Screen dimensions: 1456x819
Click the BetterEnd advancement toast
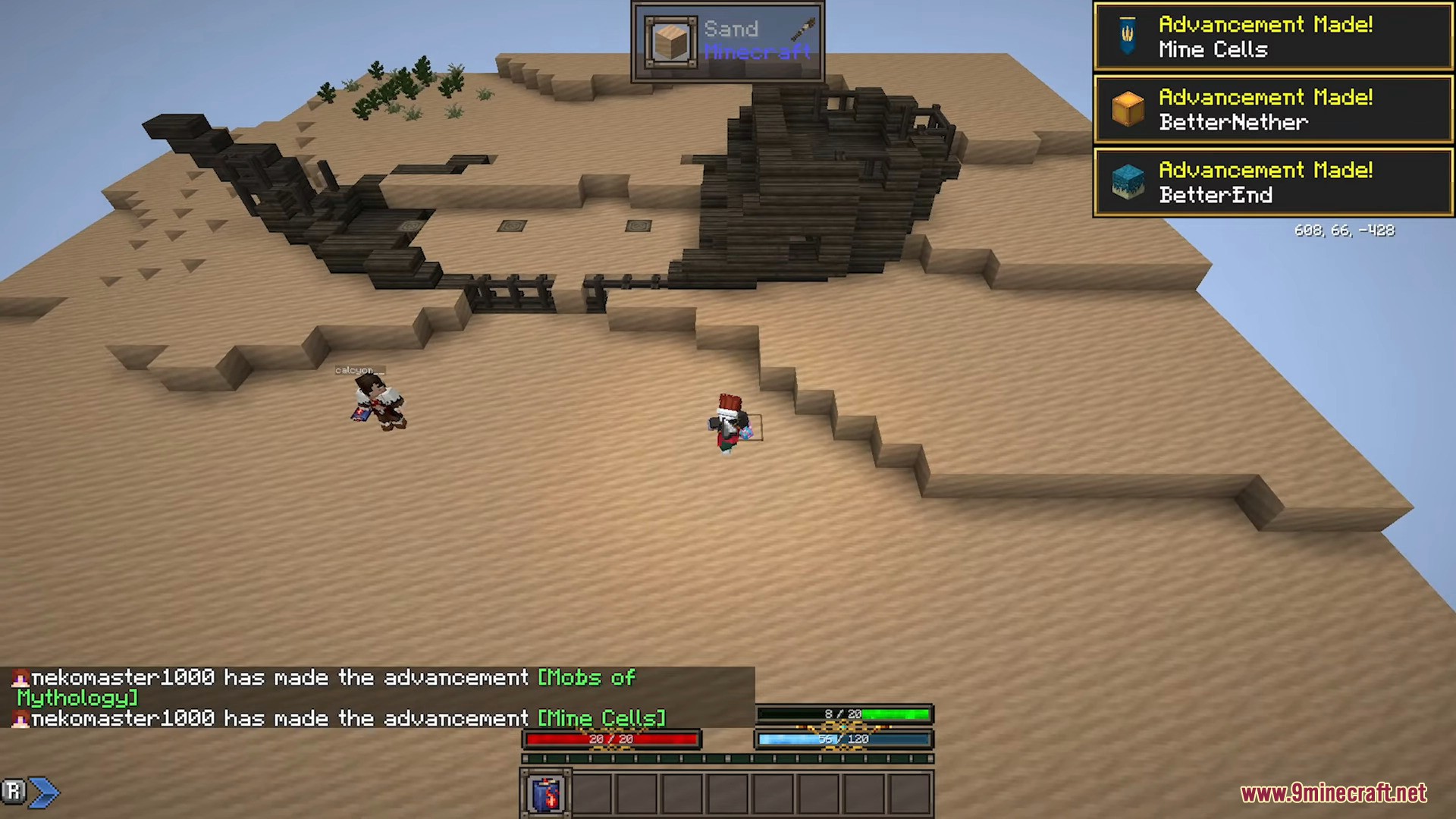(1272, 183)
